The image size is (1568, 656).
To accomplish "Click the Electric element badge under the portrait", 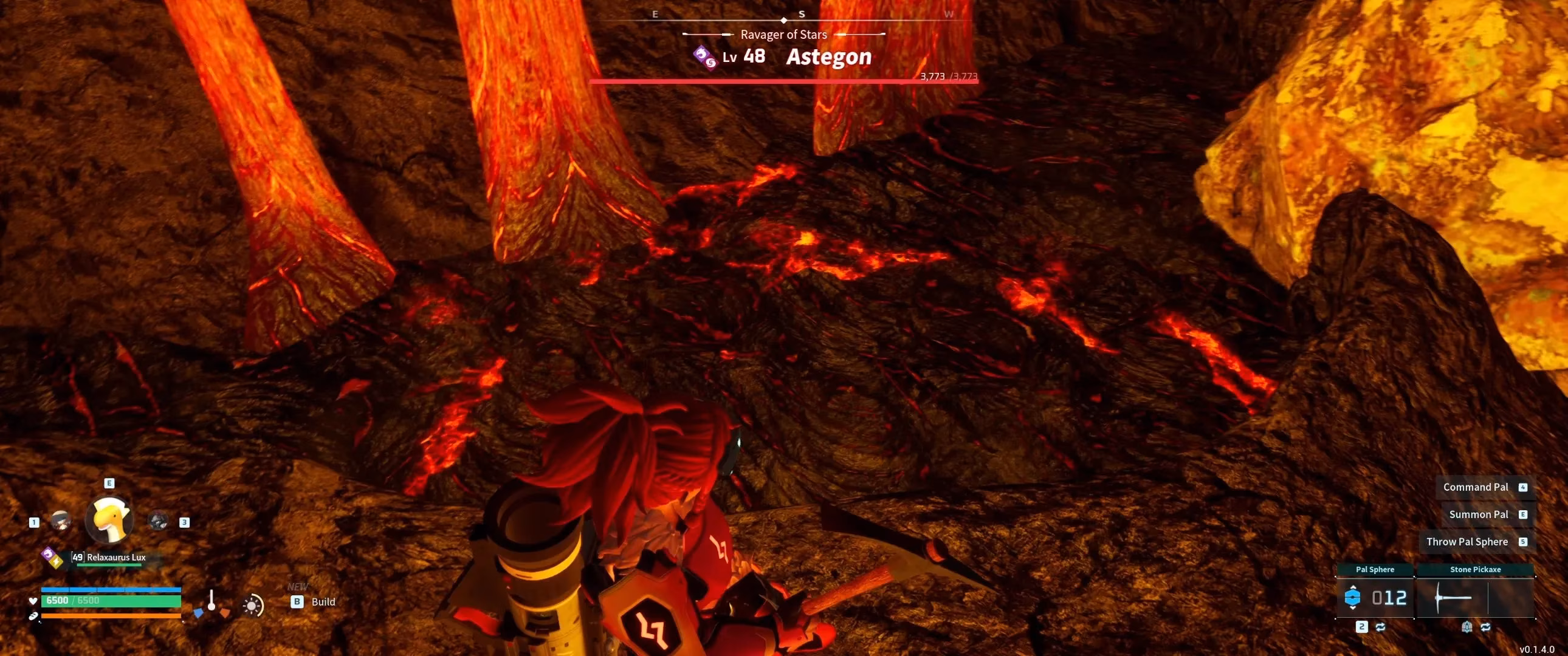I will point(57,562).
